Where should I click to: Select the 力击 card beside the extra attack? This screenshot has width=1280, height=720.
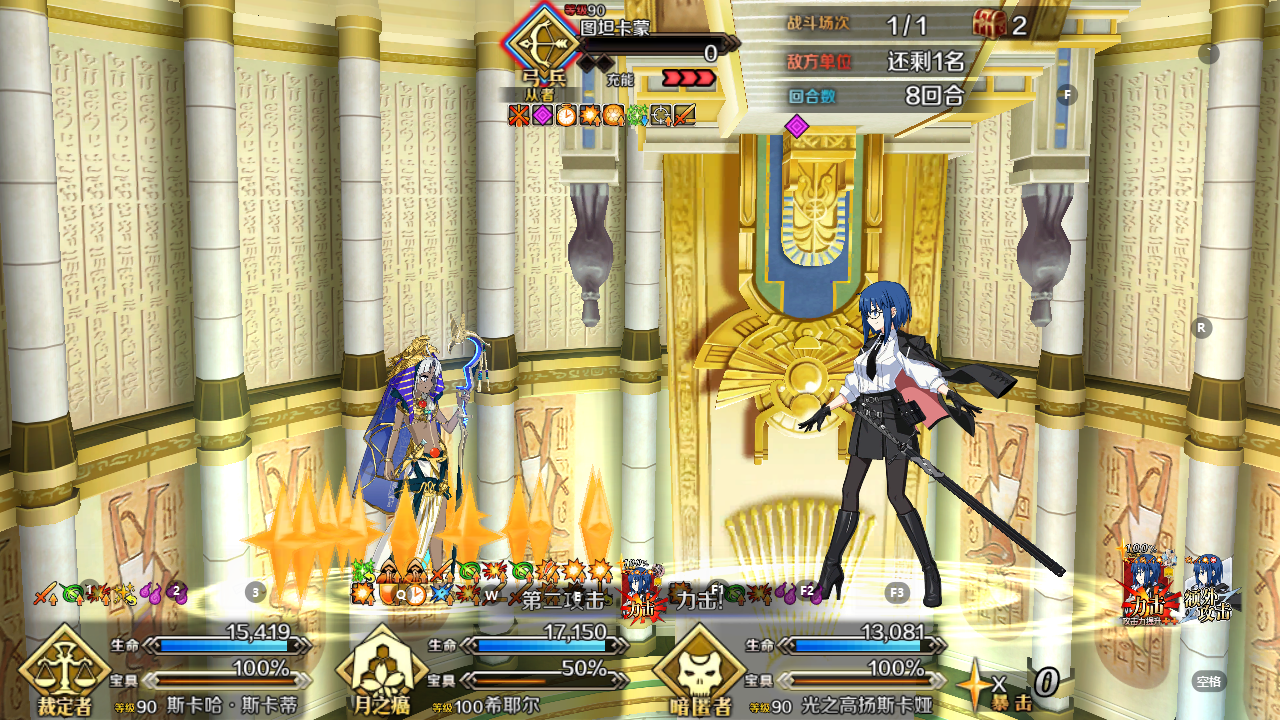click(x=1148, y=587)
